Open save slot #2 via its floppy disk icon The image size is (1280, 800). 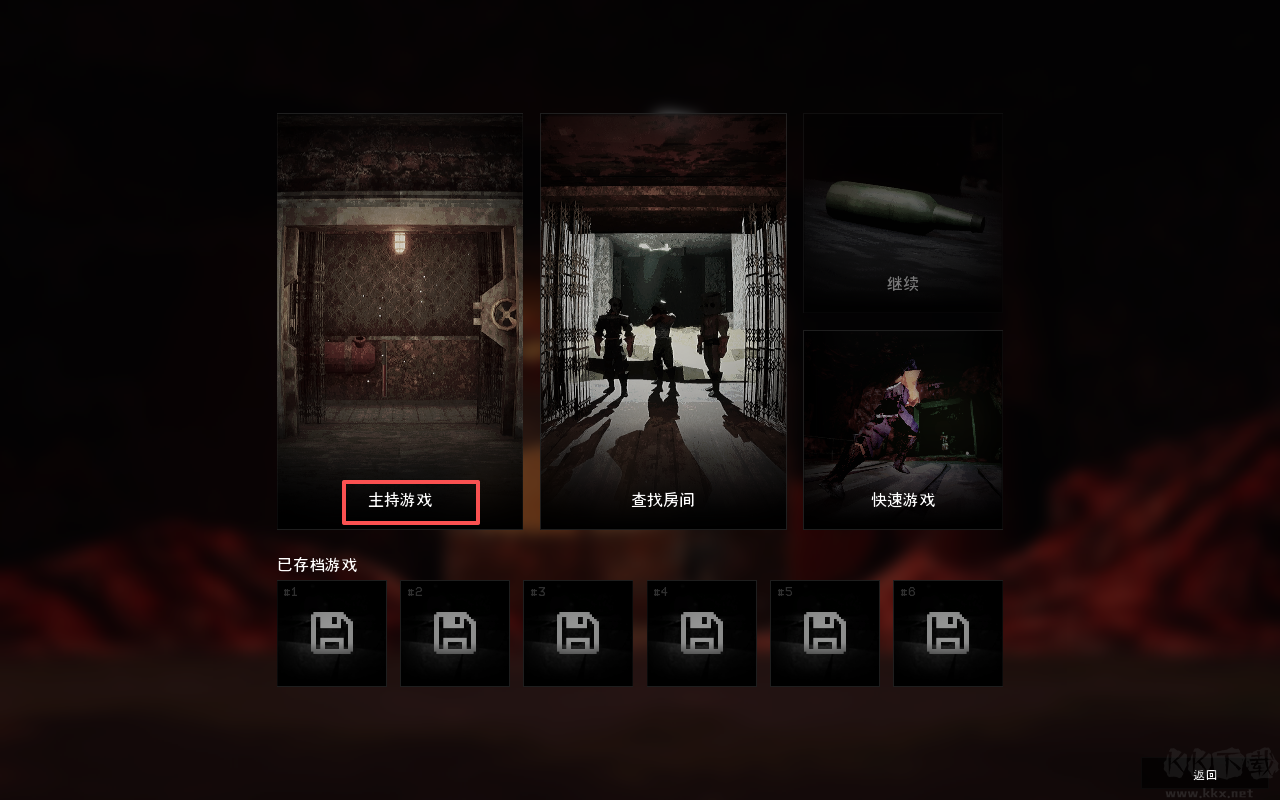[455, 633]
